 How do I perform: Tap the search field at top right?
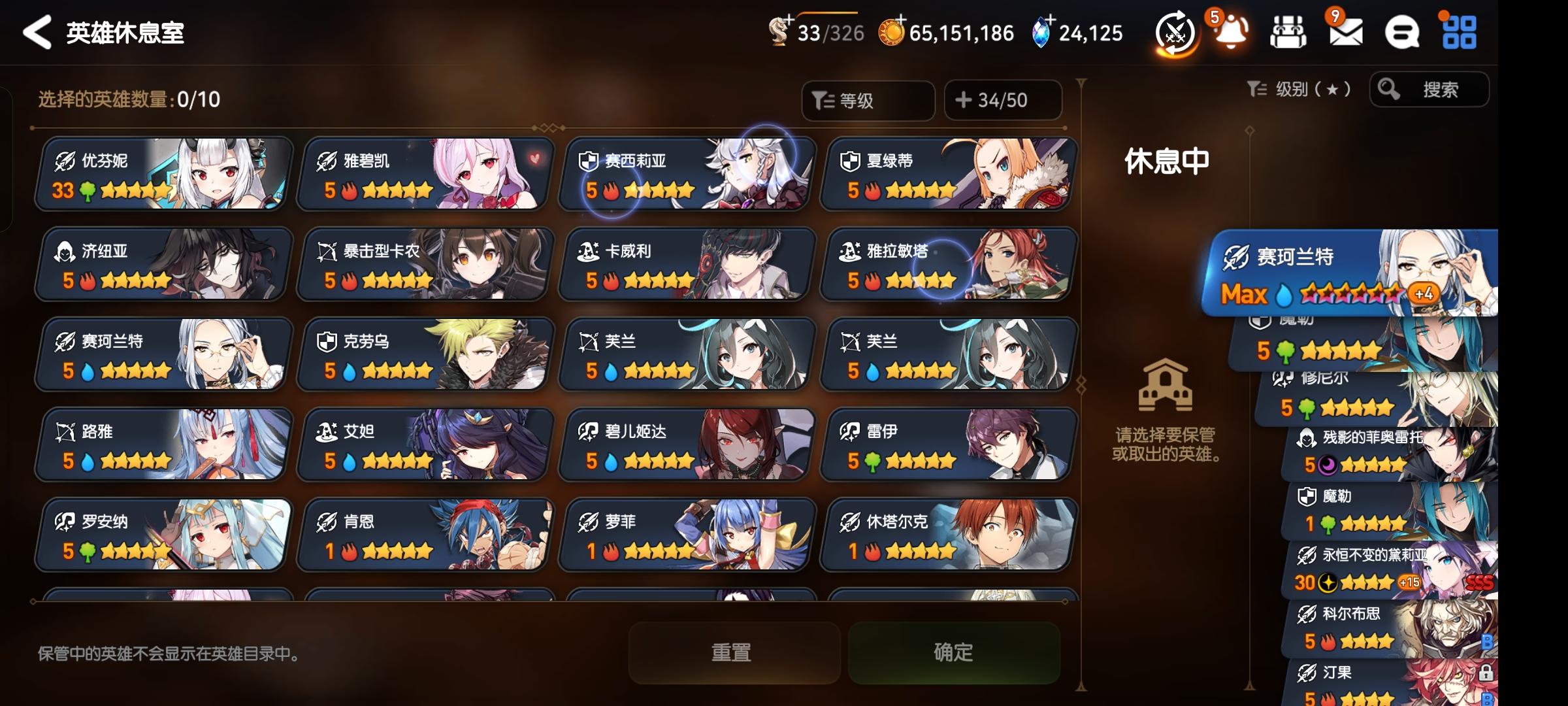1431,91
